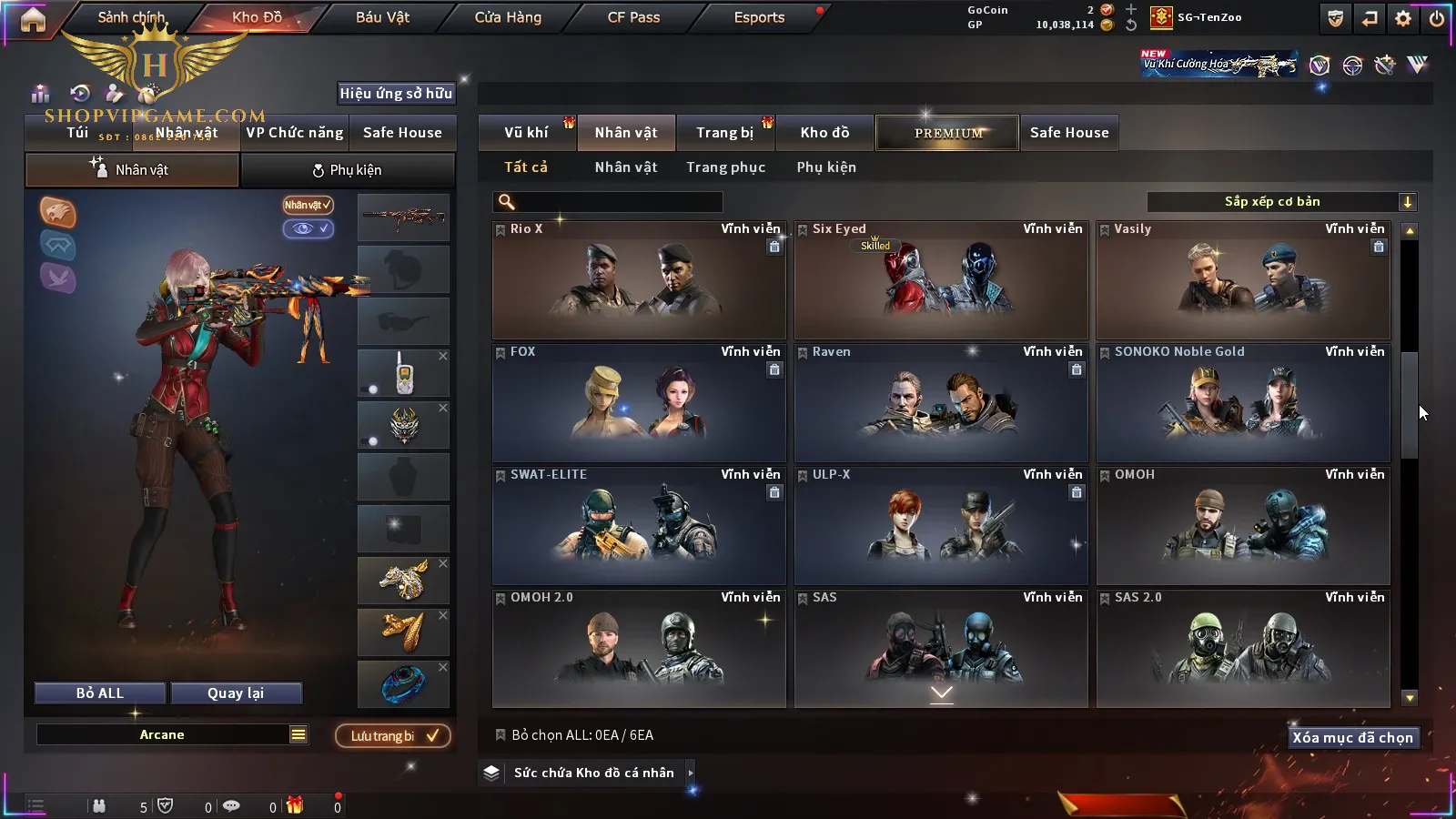Remove all with Bỏ ALL button

tap(100, 693)
